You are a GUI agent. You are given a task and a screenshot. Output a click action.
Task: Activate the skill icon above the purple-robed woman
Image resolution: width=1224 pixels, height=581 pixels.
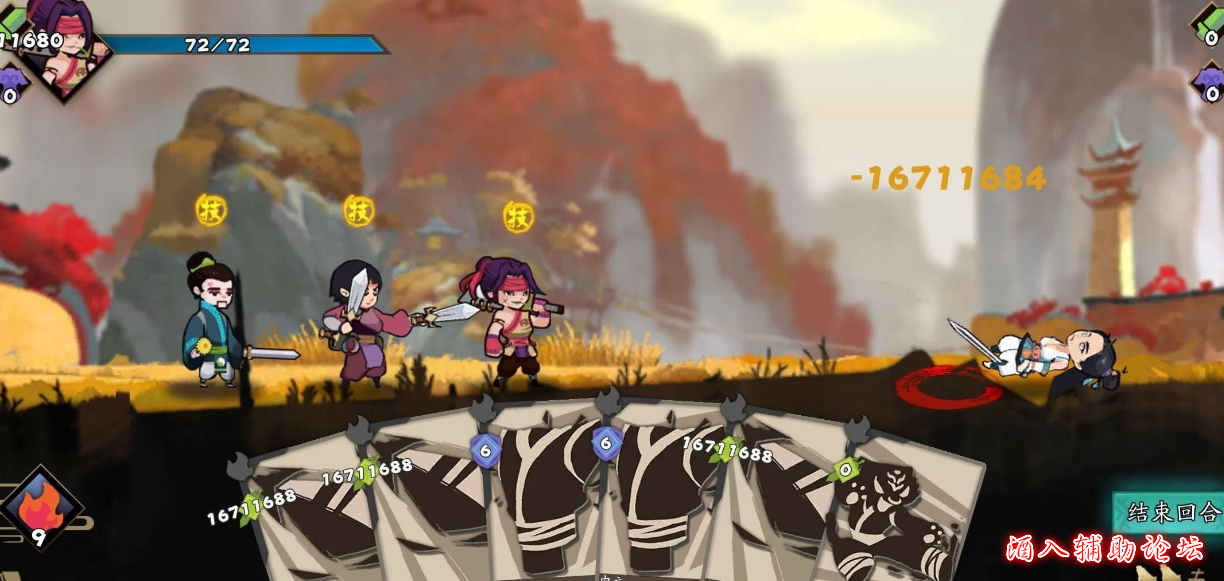point(358,210)
